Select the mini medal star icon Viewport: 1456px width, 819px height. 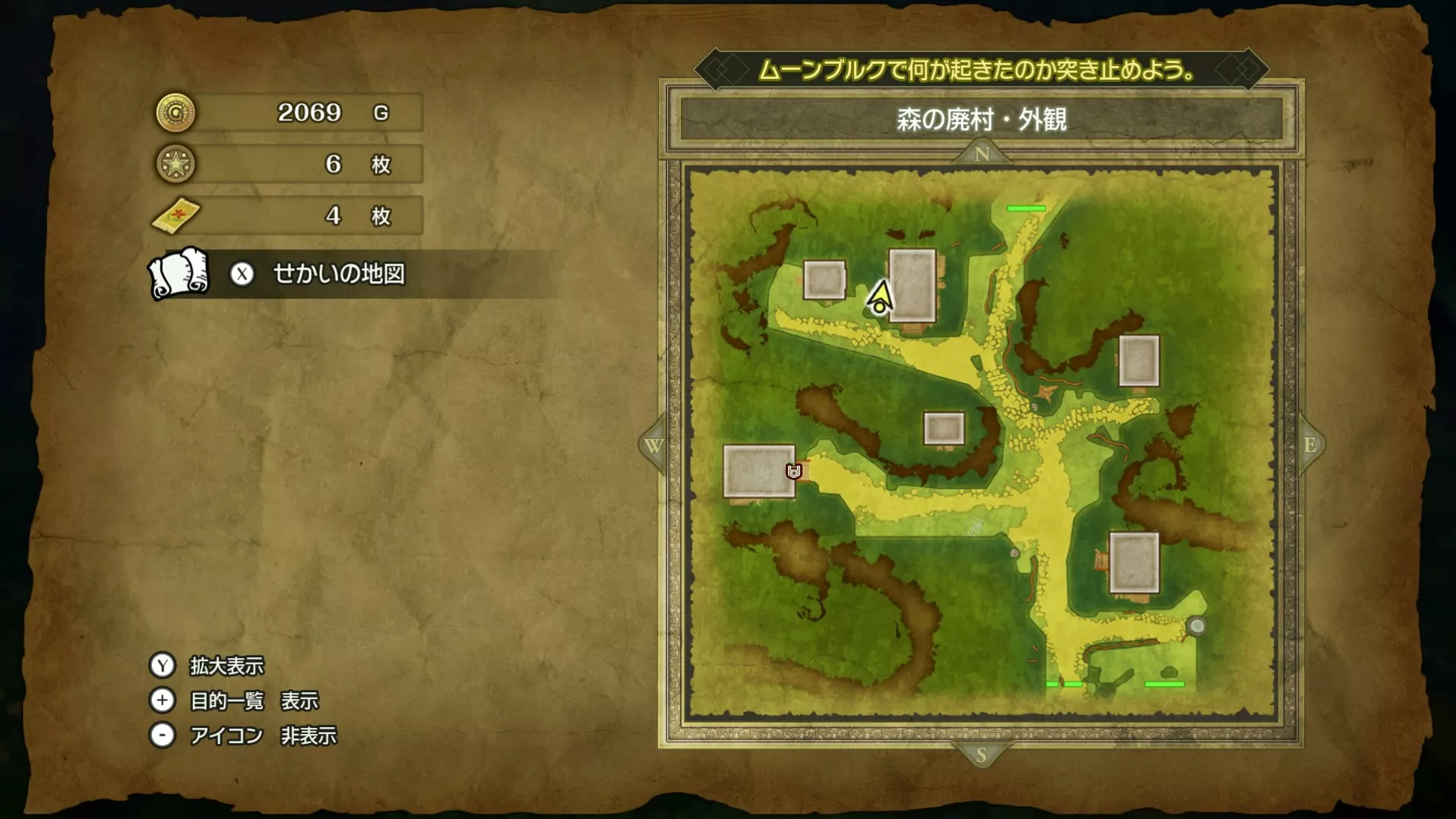[x=176, y=164]
